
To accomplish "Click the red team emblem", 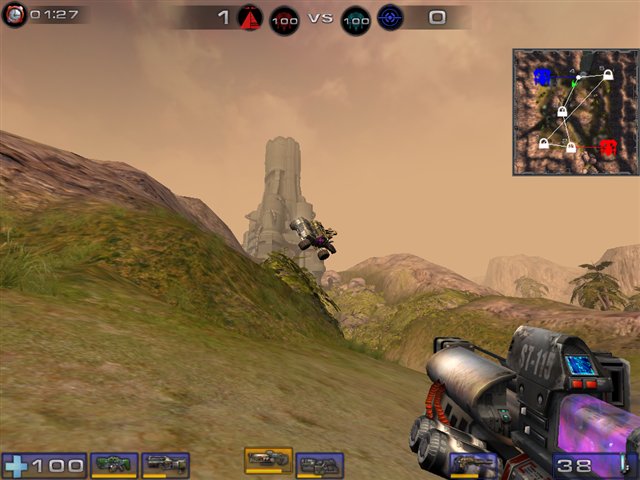I will pyautogui.click(x=249, y=17).
